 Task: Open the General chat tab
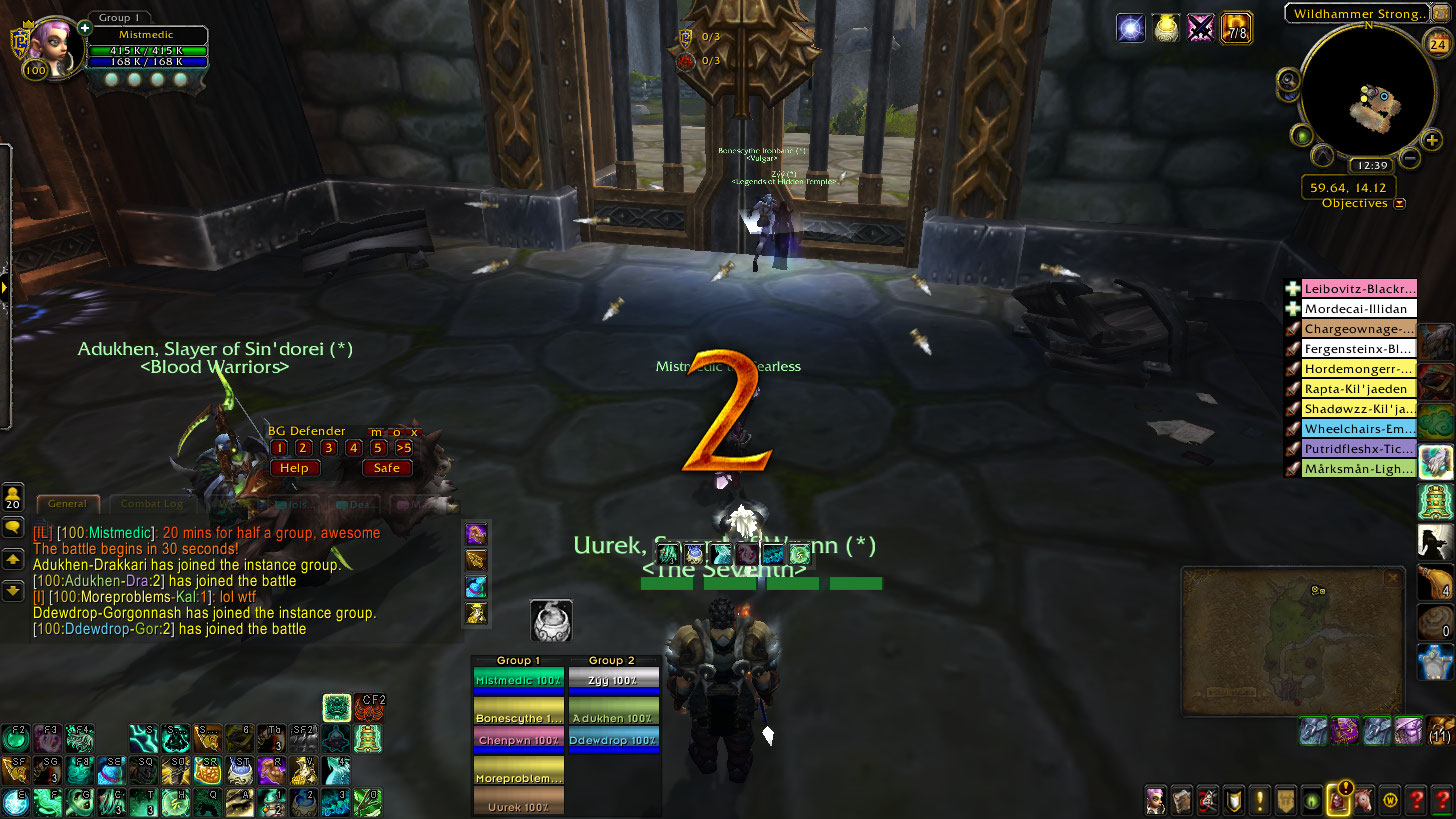(68, 504)
